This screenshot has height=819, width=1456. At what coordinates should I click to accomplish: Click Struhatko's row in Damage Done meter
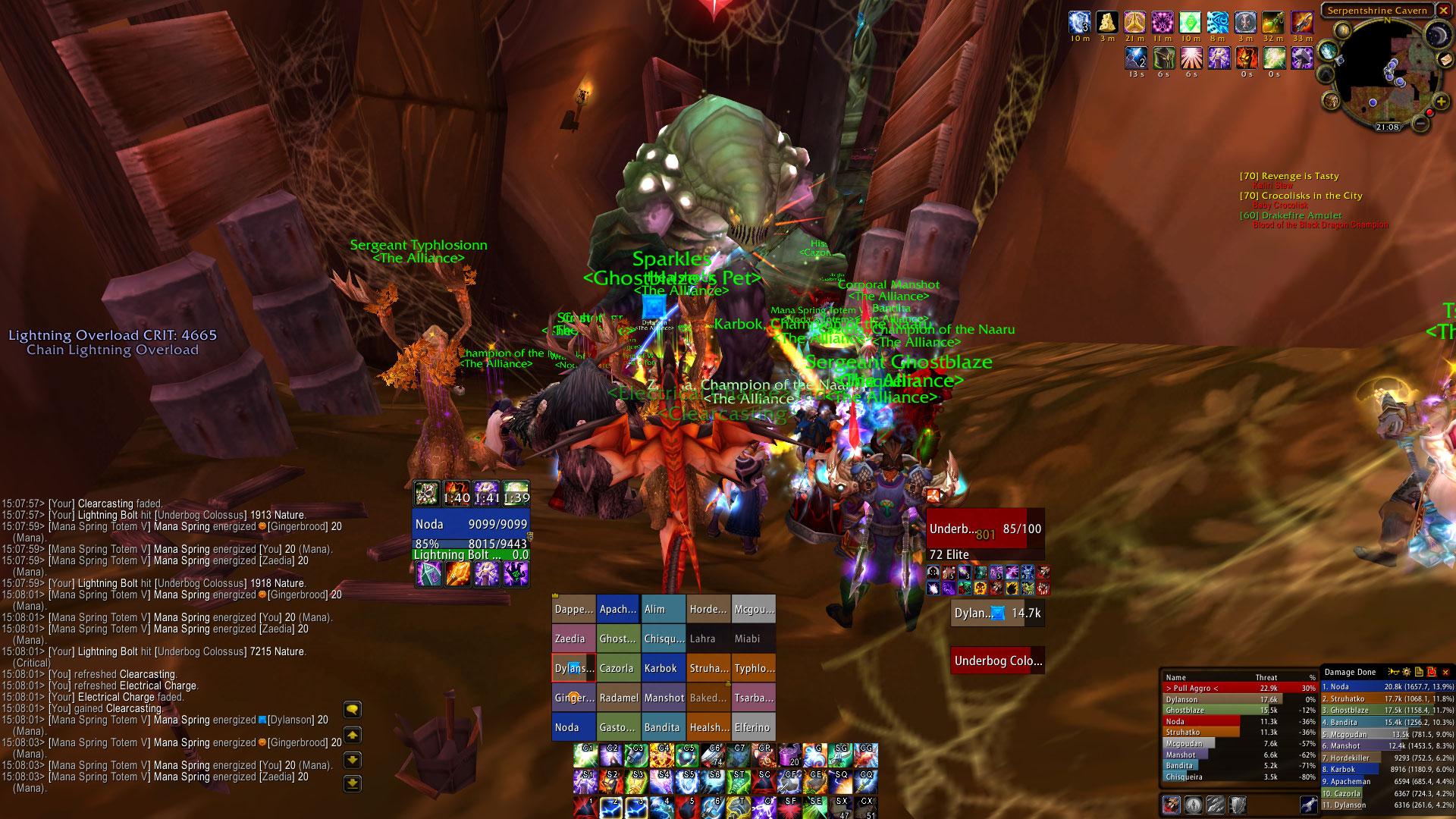1388,698
